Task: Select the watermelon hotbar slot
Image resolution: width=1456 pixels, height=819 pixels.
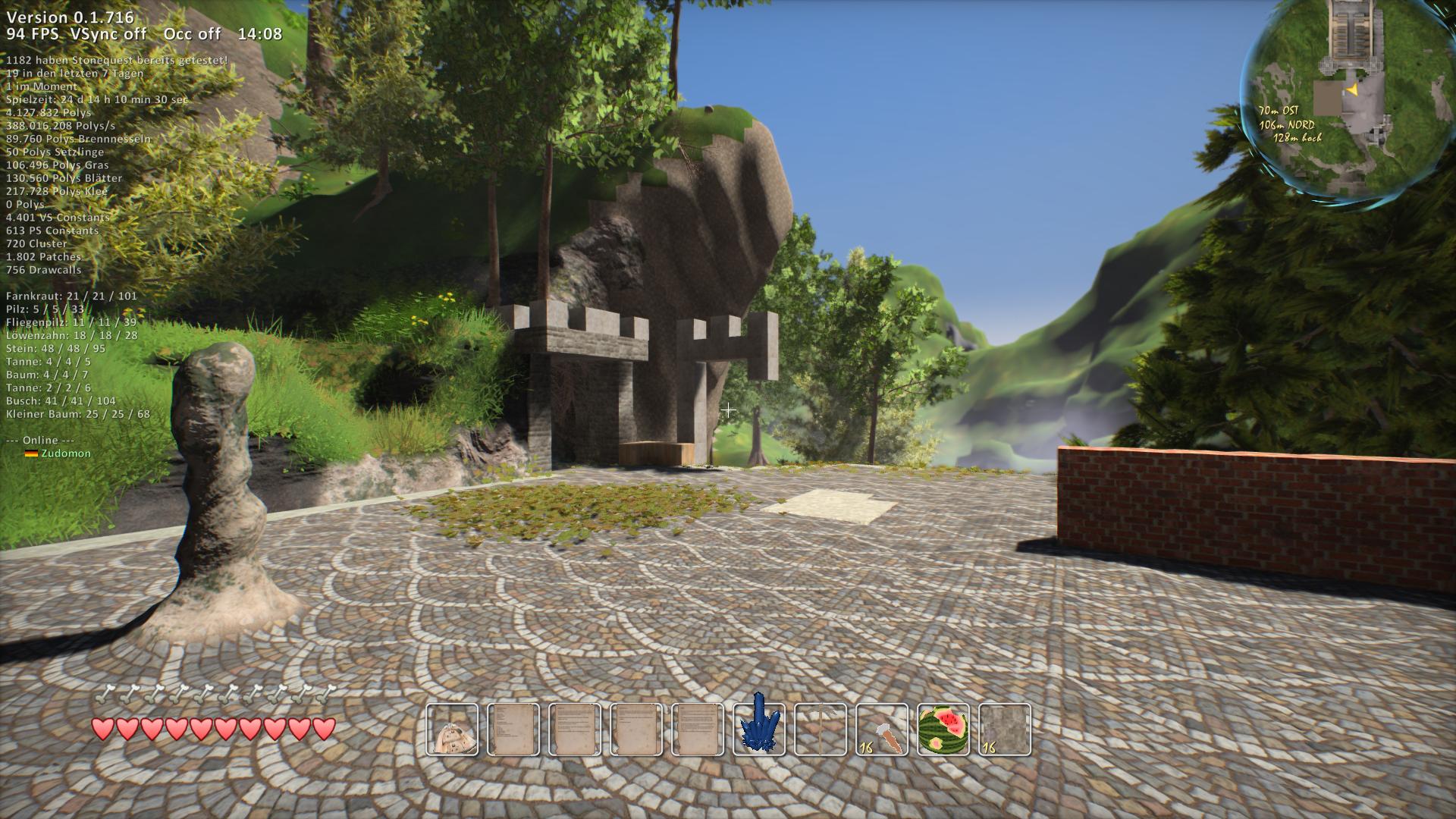Action: (943, 729)
